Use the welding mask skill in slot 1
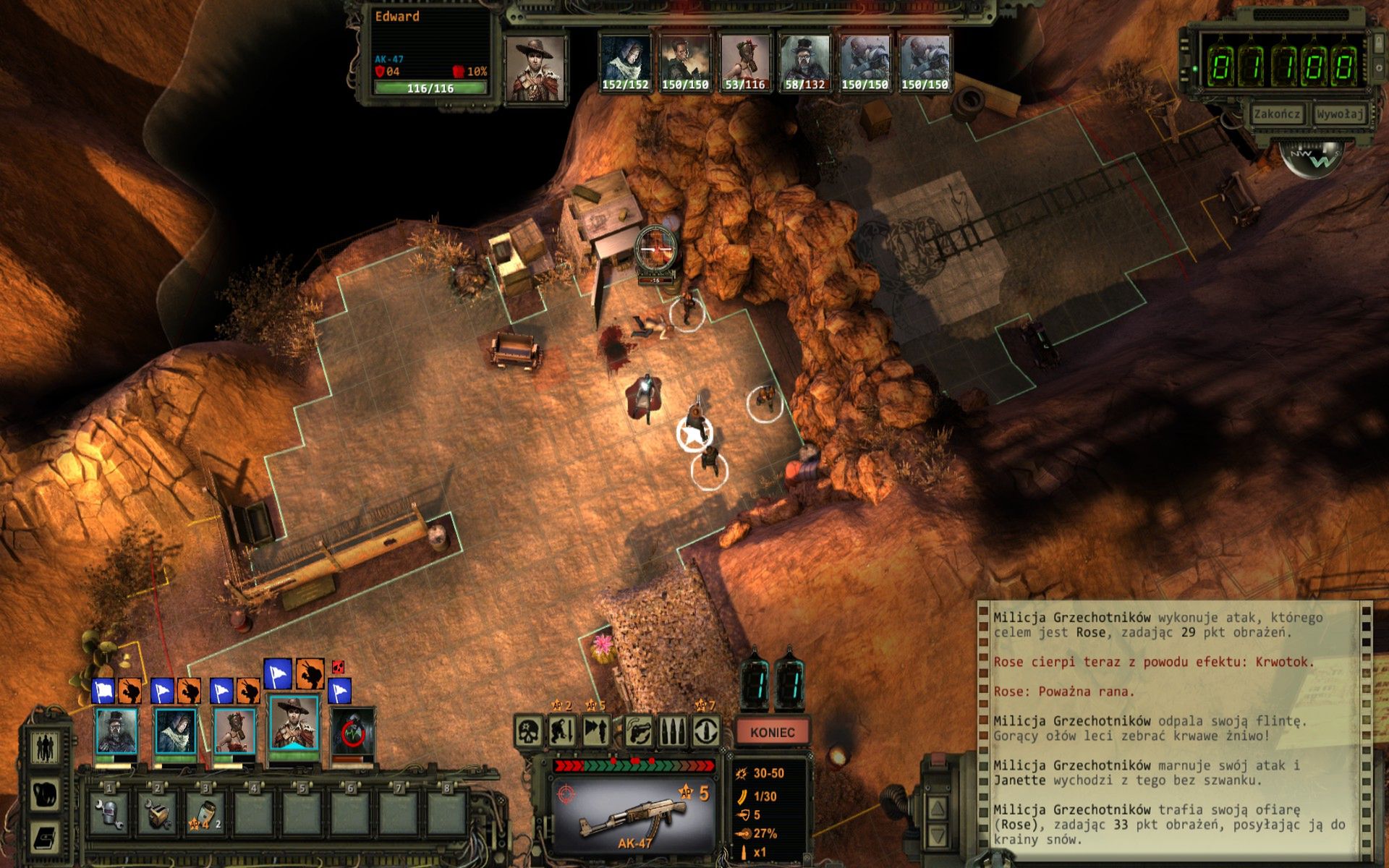Screen dimensions: 1389x868 [x=109, y=813]
